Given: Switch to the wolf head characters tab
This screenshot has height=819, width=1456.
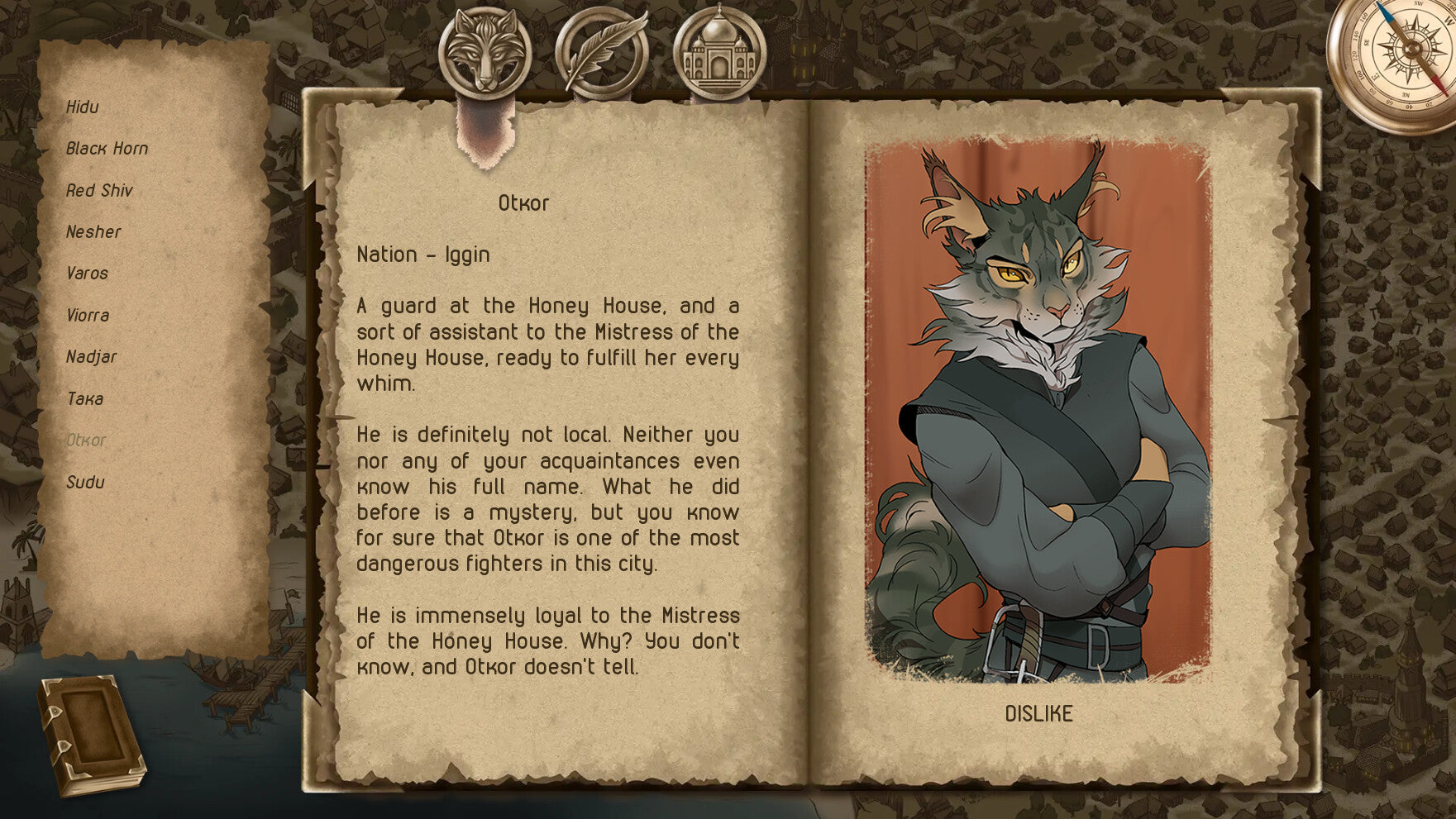Looking at the screenshot, I should (x=485, y=52).
